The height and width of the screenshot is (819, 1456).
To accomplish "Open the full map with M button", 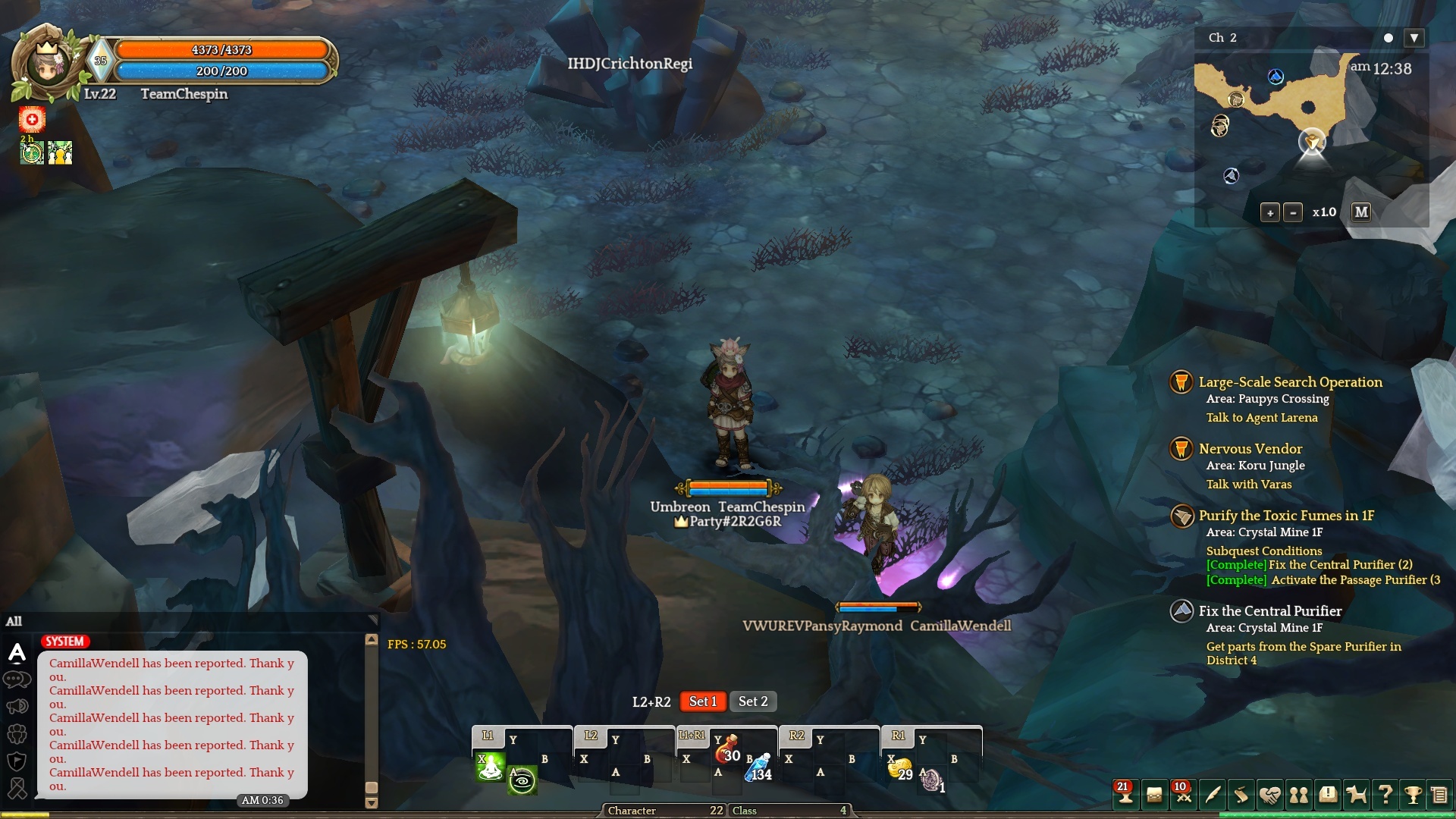I will [x=1361, y=212].
